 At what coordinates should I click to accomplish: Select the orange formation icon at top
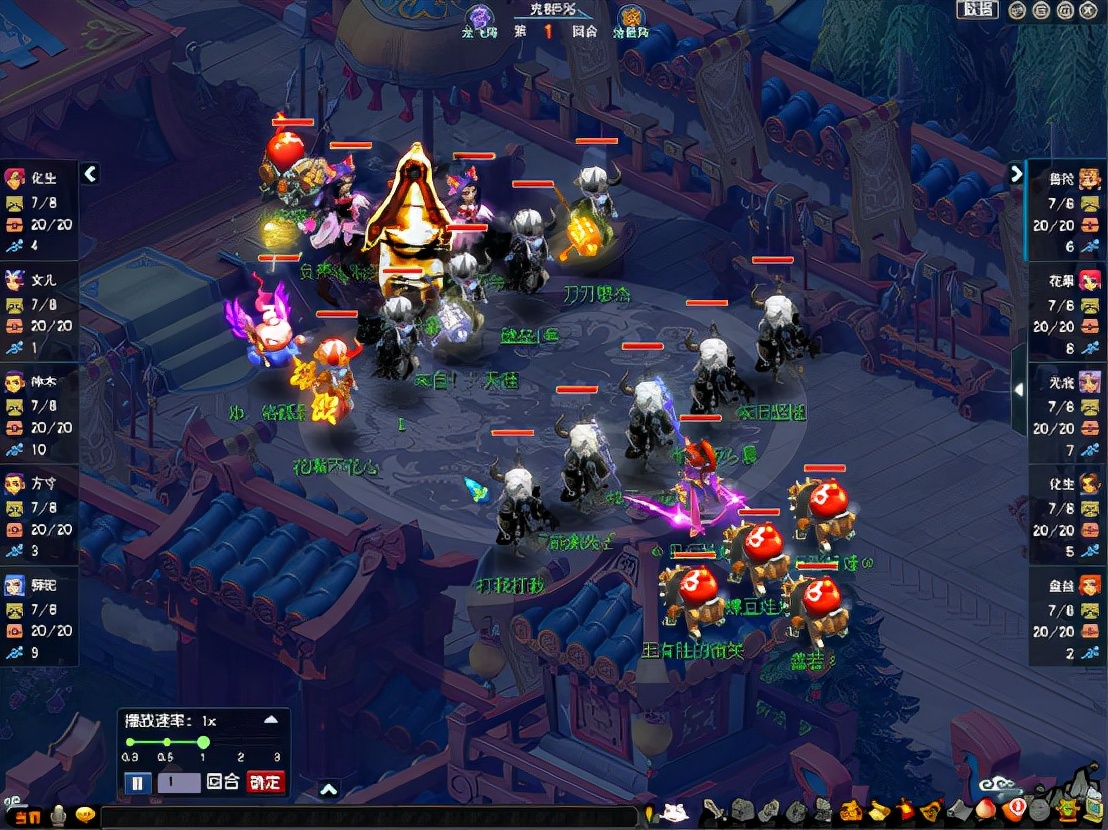[630, 17]
